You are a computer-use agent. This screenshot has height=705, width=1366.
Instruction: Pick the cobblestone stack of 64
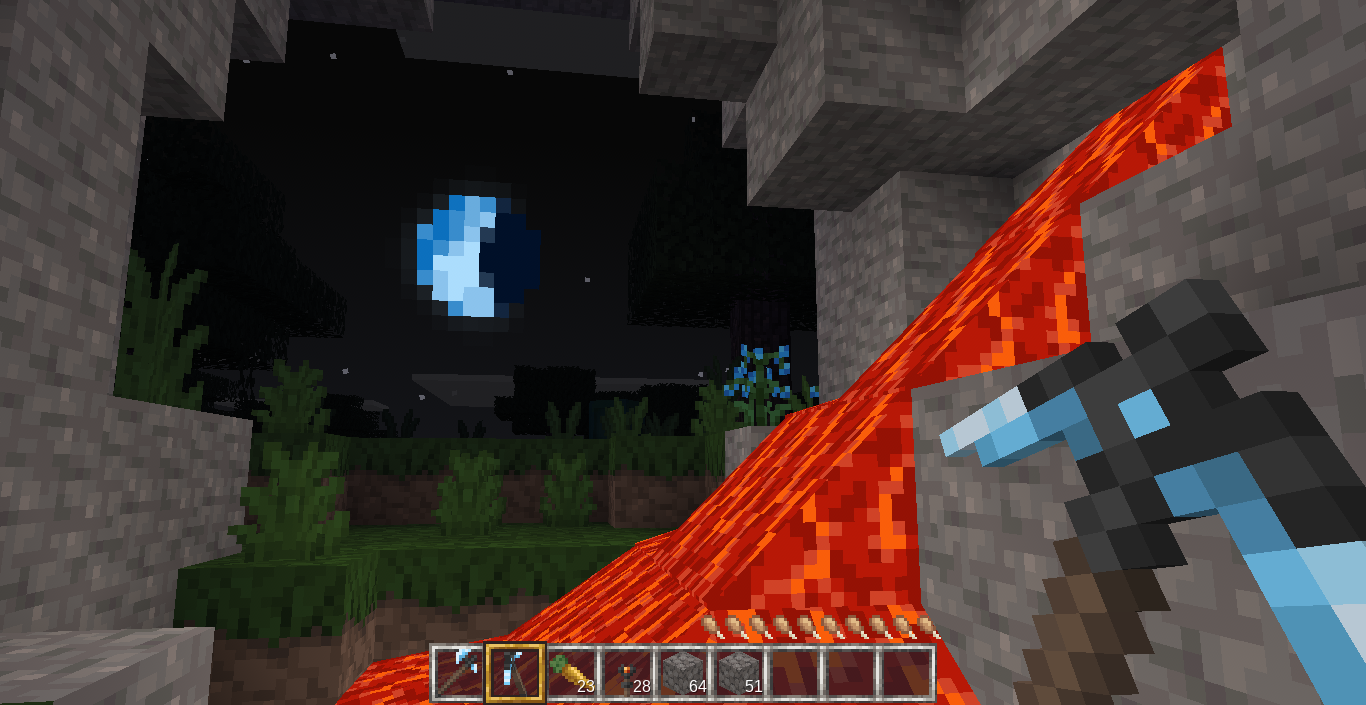tap(683, 672)
